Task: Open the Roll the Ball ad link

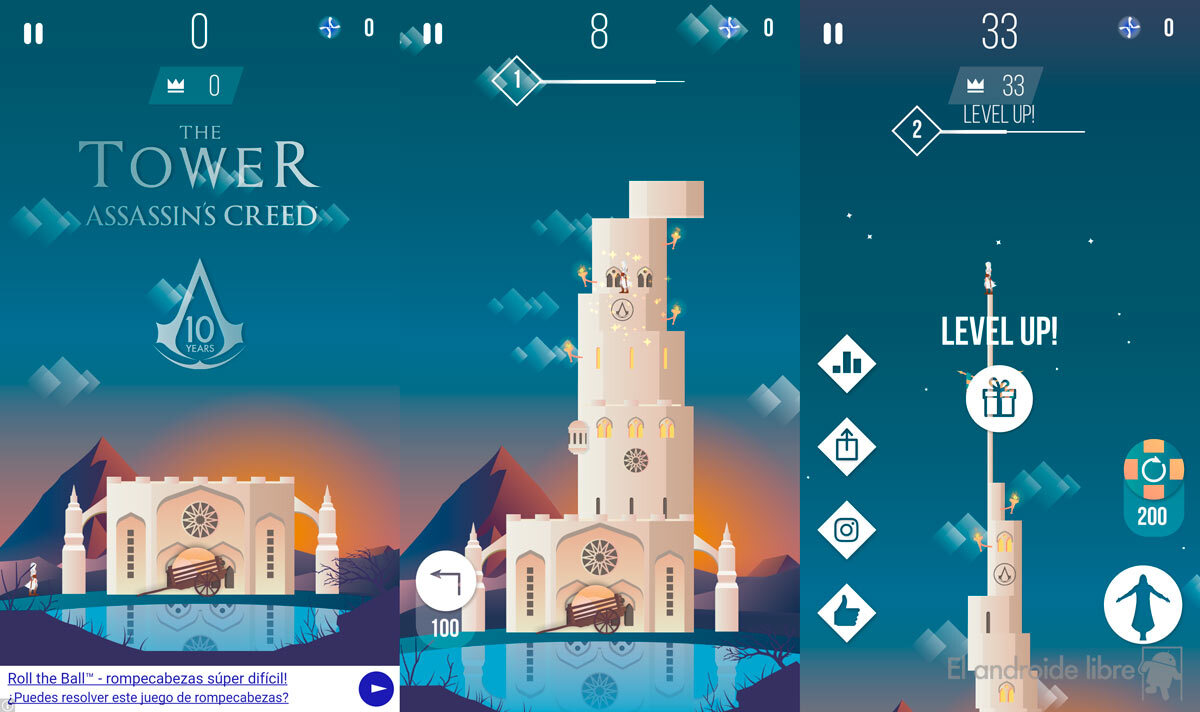Action: point(148,678)
